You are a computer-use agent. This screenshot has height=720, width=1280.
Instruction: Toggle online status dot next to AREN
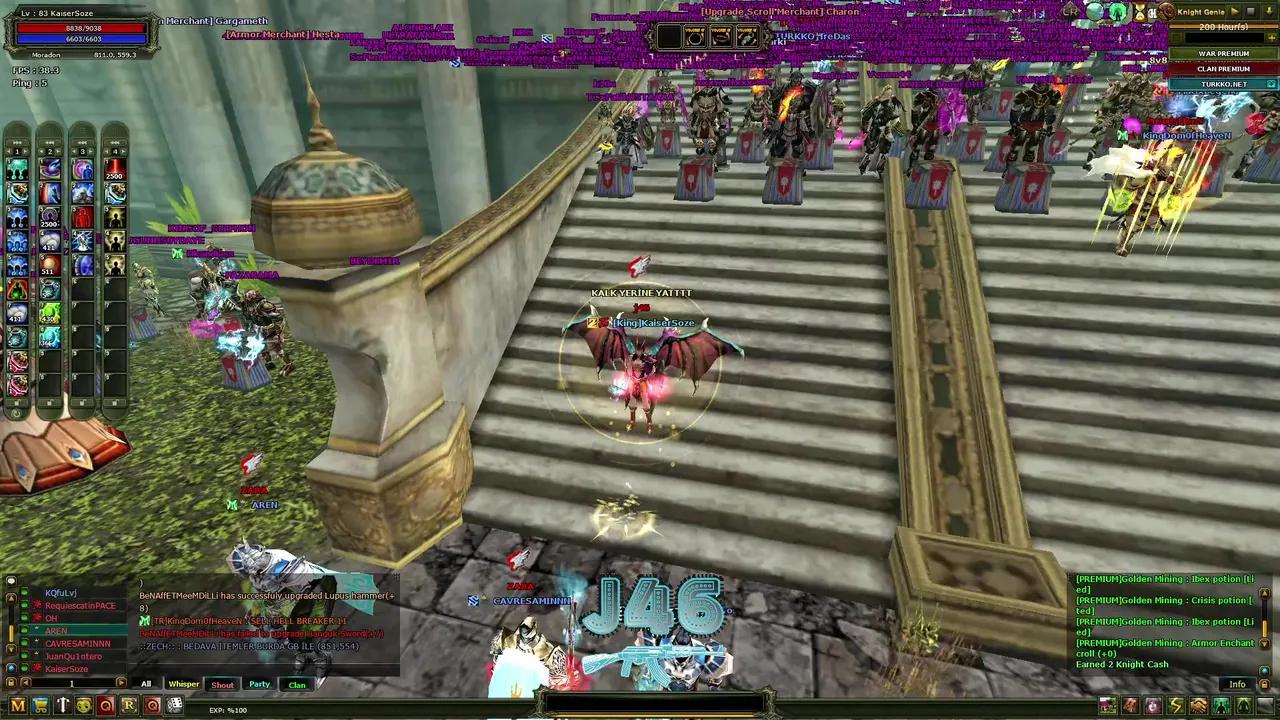coord(25,629)
